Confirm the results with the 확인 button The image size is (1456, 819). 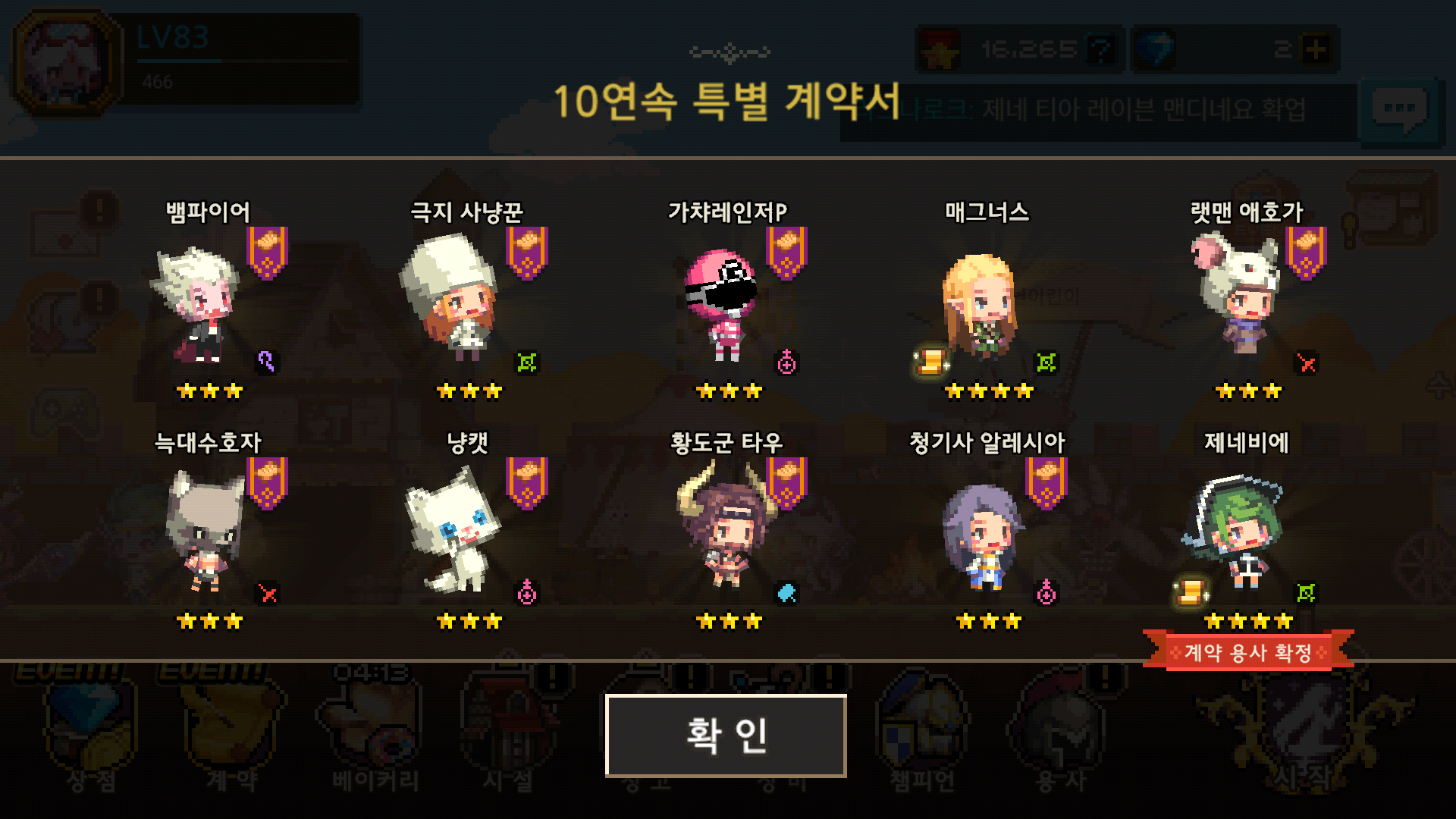coord(726,736)
